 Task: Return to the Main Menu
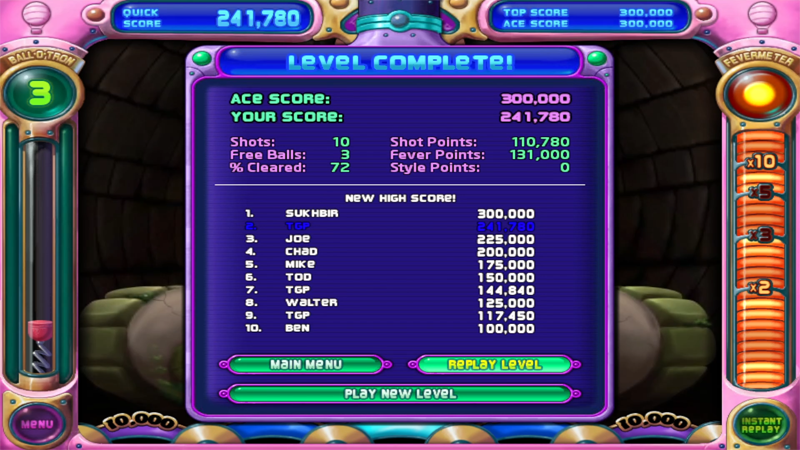coord(305,365)
